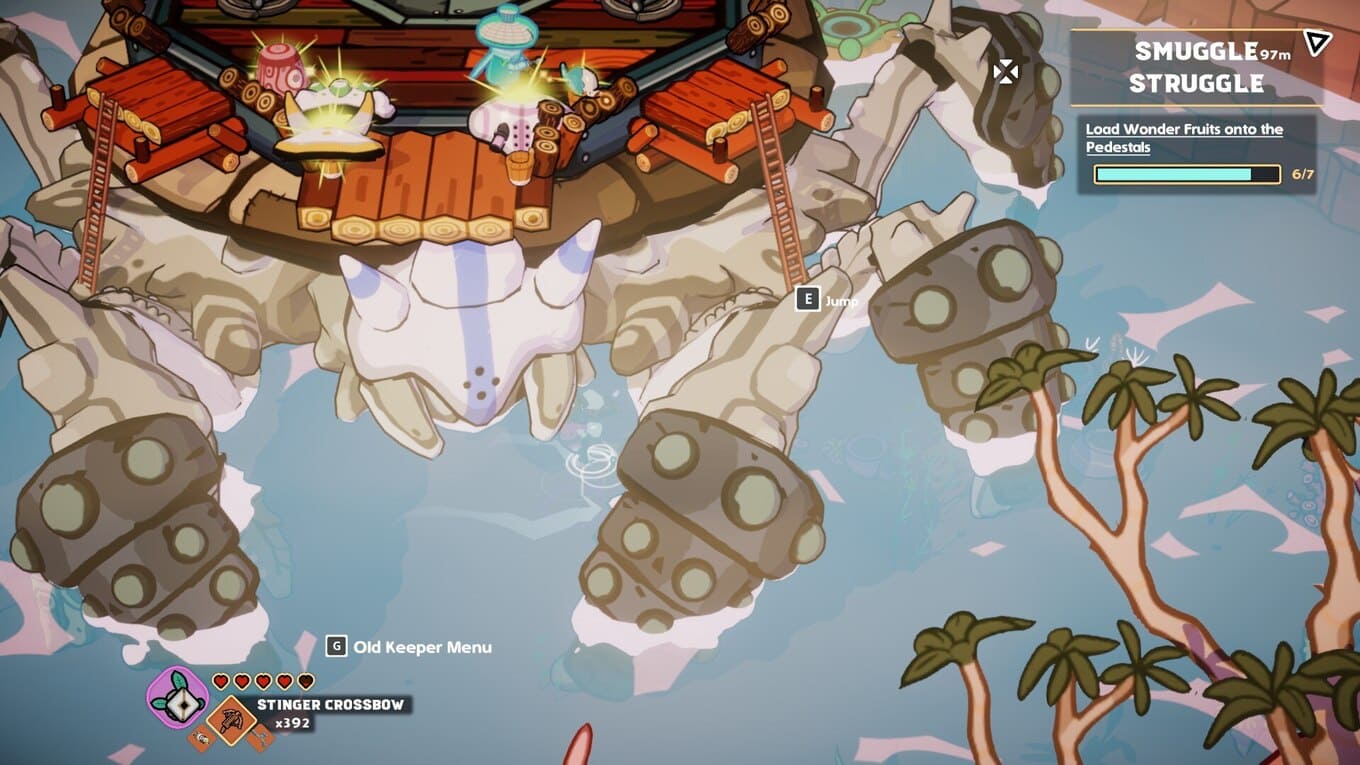The width and height of the screenshot is (1360, 765).
Task: Choose the small left secondary weapon slot
Action: coord(199,739)
